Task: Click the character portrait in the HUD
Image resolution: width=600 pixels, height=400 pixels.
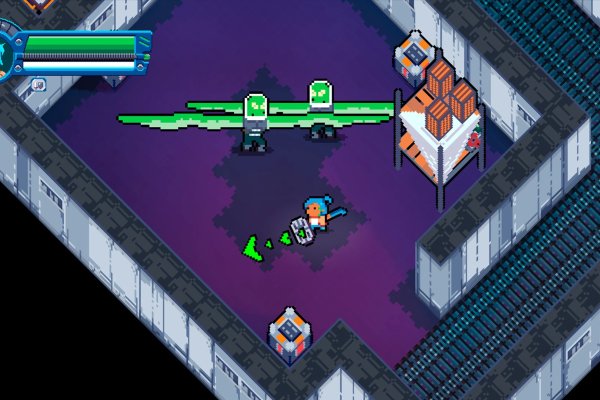Action: pos(5,54)
